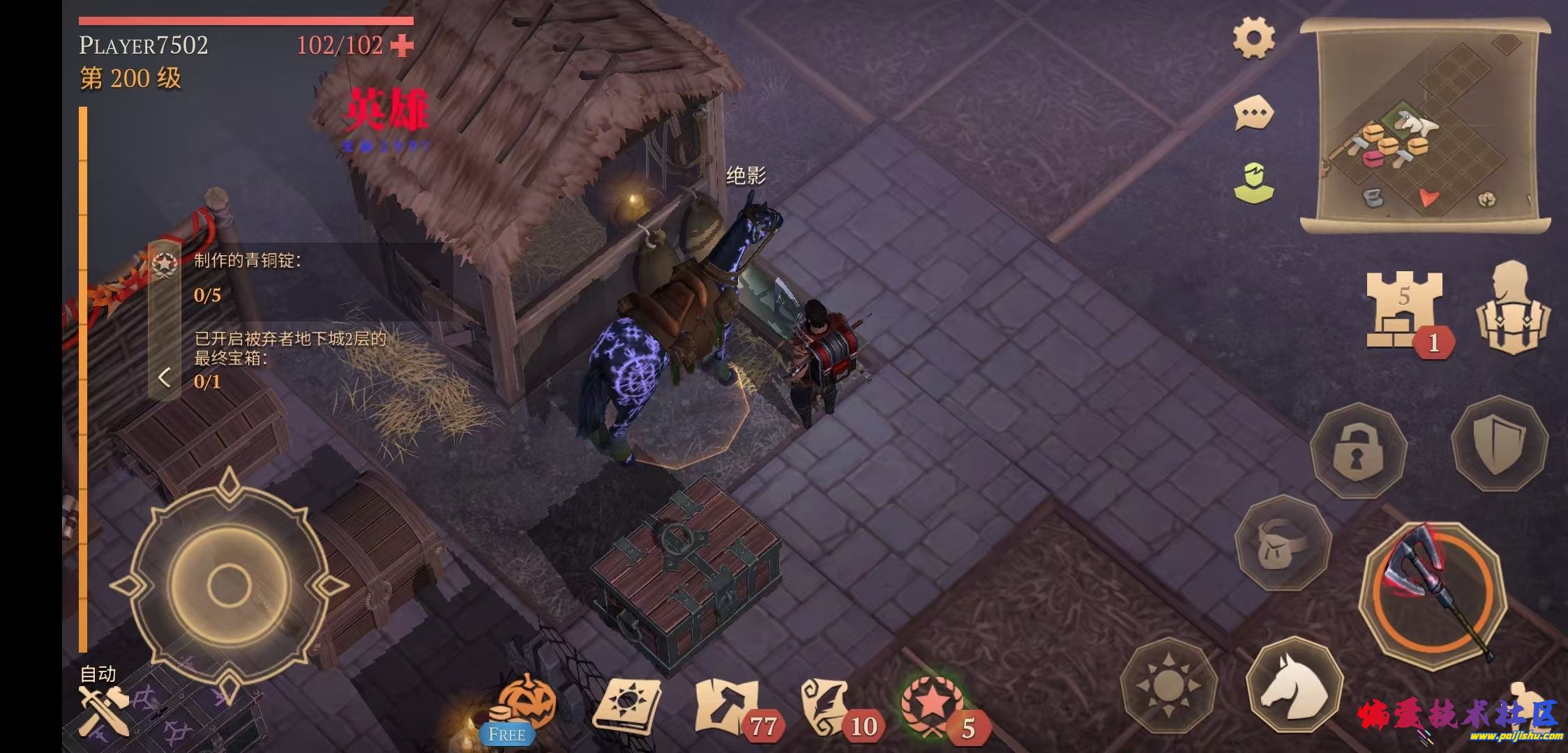Screen dimensions: 1568x753
Task: Collapse the quest tracker panel arrow
Action: (x=165, y=377)
